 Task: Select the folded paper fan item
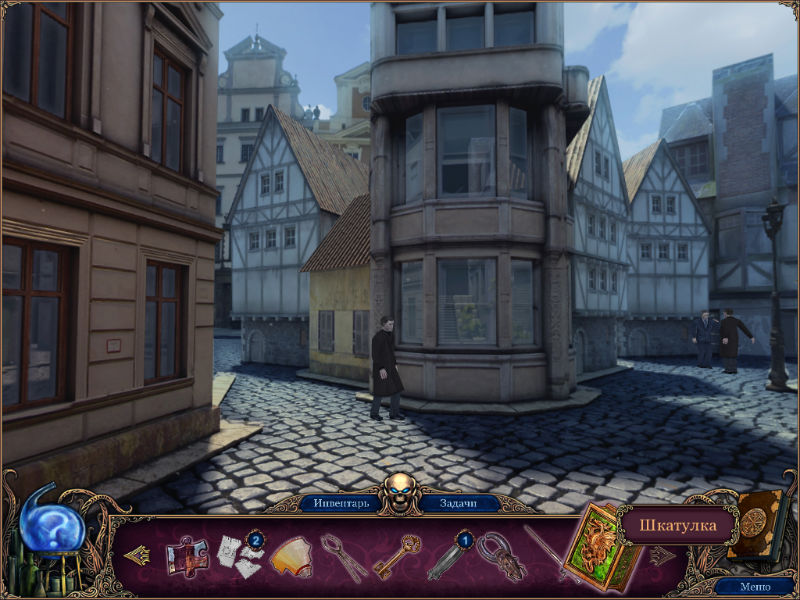coord(291,556)
